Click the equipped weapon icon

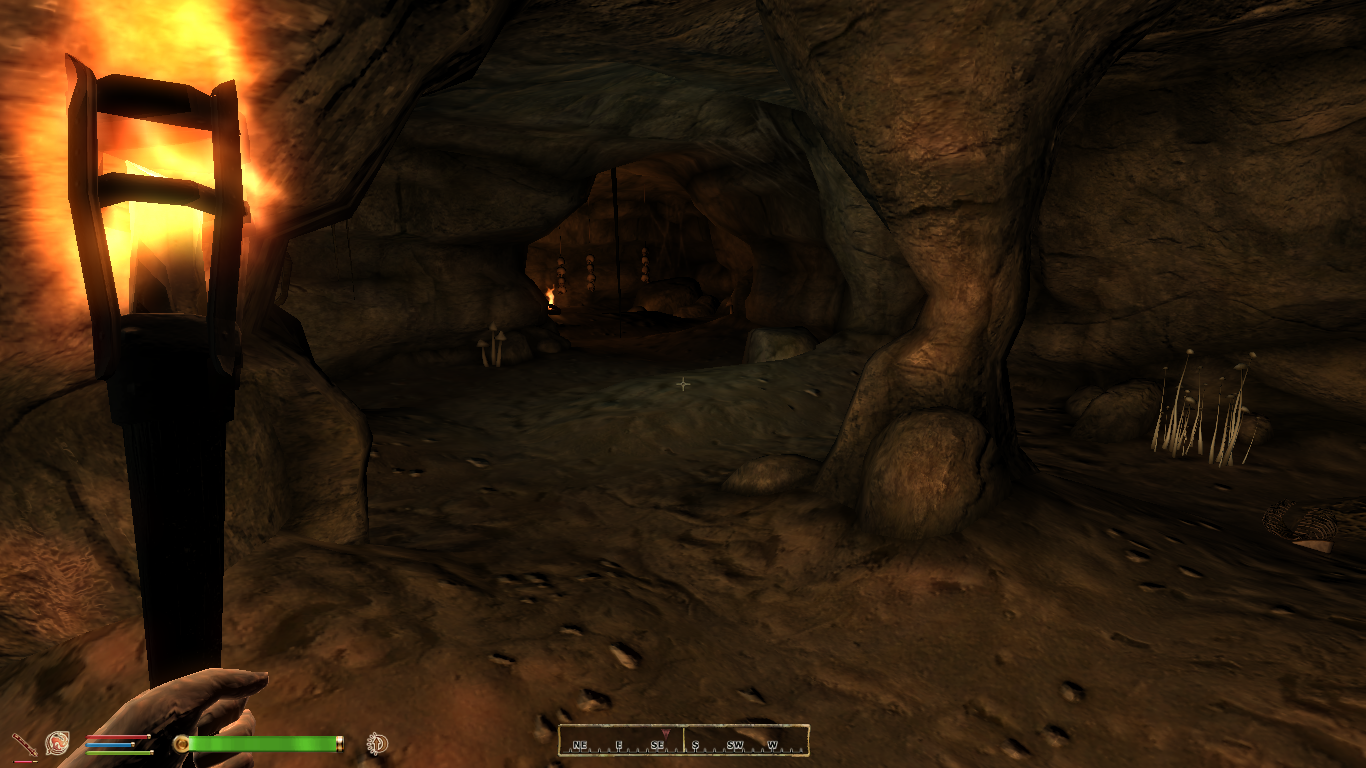click(22, 744)
